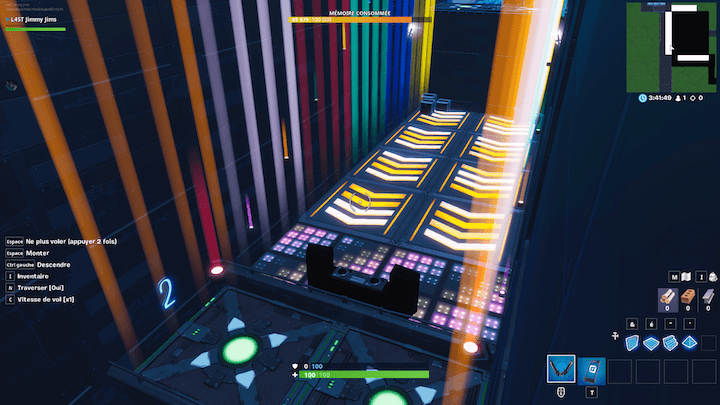Select the wall building piece
The height and width of the screenshot is (405, 720).
(x=633, y=343)
